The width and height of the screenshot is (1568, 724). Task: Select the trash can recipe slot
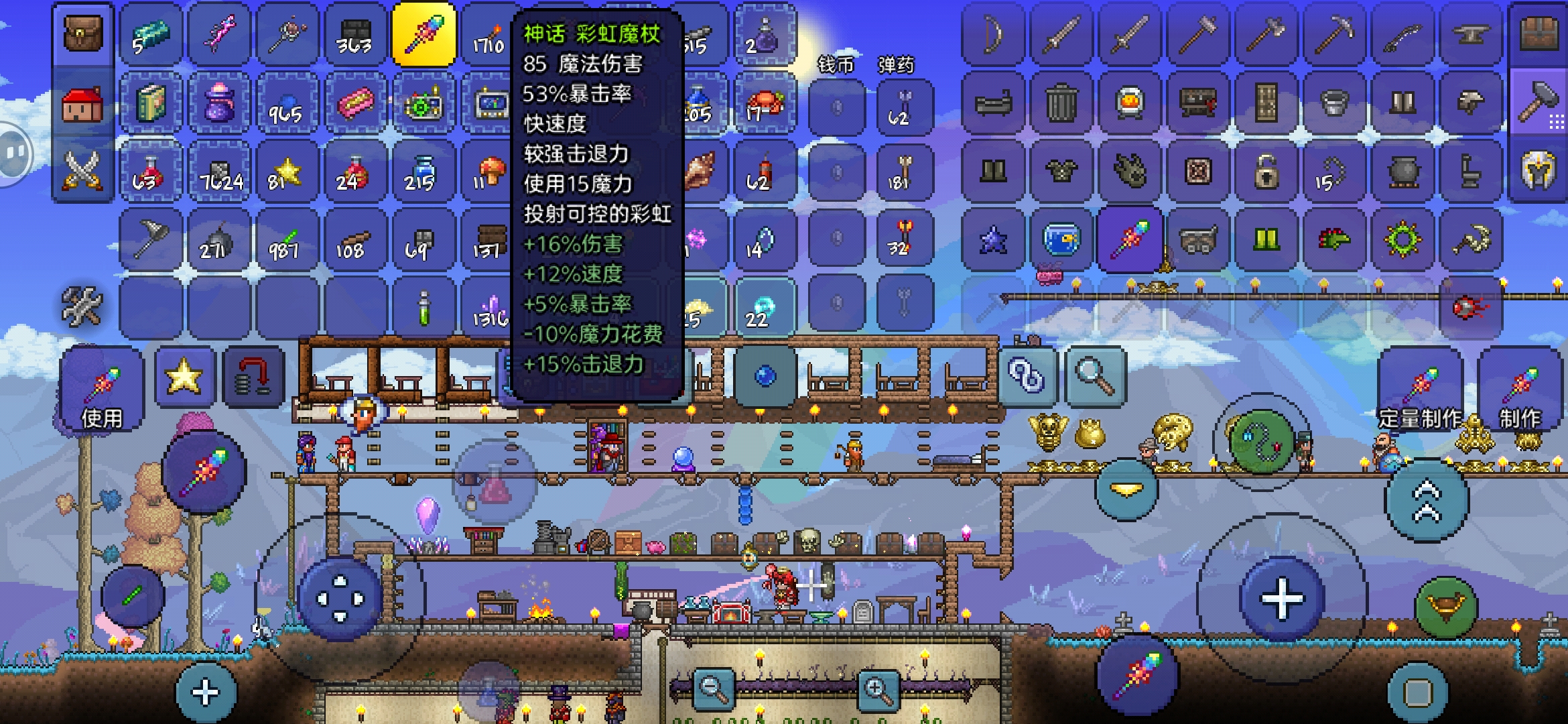[x=1061, y=103]
